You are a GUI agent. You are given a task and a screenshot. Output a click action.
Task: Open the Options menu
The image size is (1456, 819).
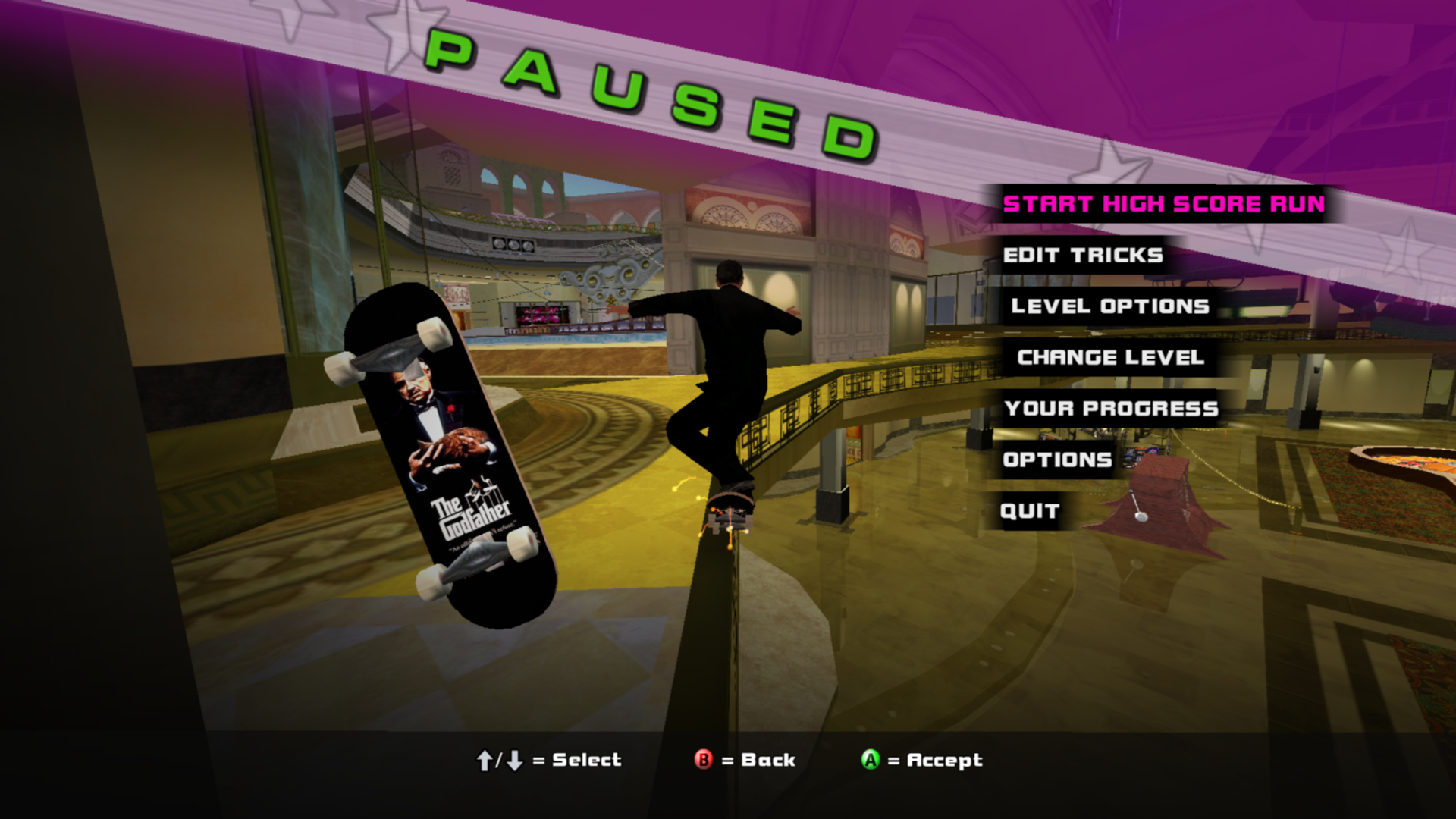[1057, 460]
